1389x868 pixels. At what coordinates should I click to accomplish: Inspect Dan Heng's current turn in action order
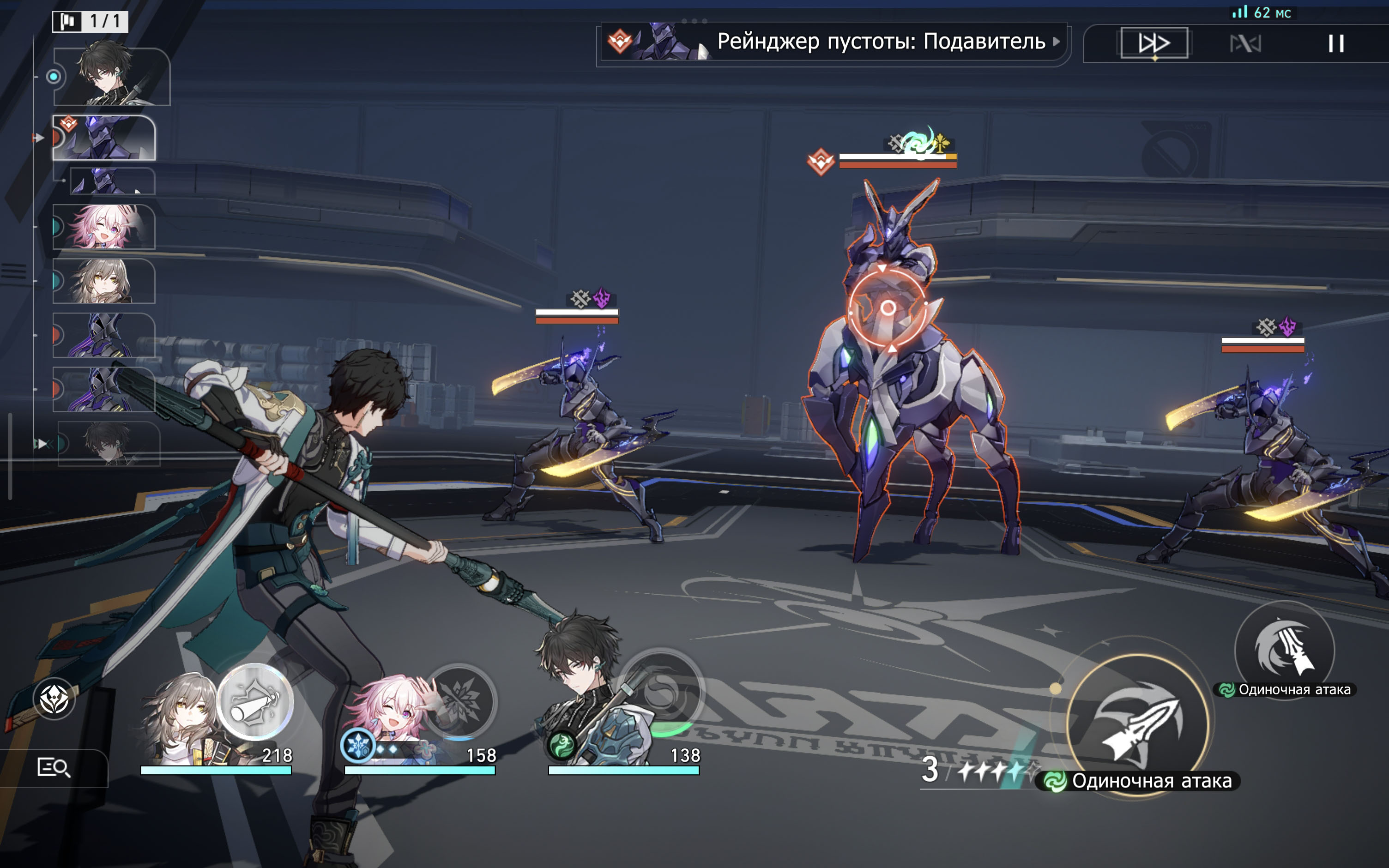coord(112,77)
